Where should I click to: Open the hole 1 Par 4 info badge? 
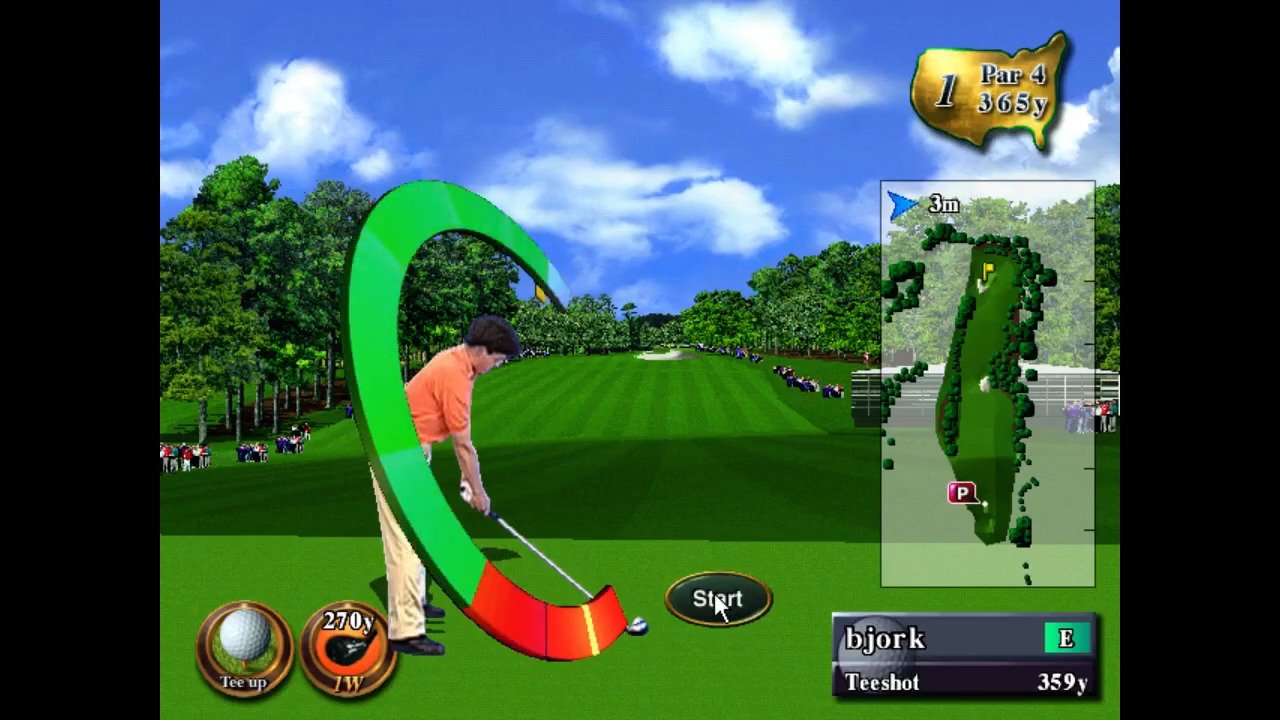coord(991,92)
